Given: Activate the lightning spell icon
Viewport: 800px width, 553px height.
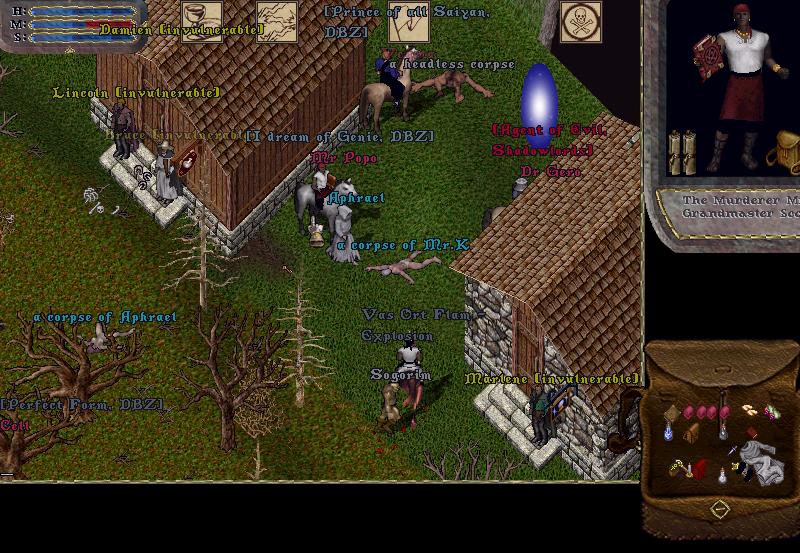Looking at the screenshot, I should pos(277,21).
